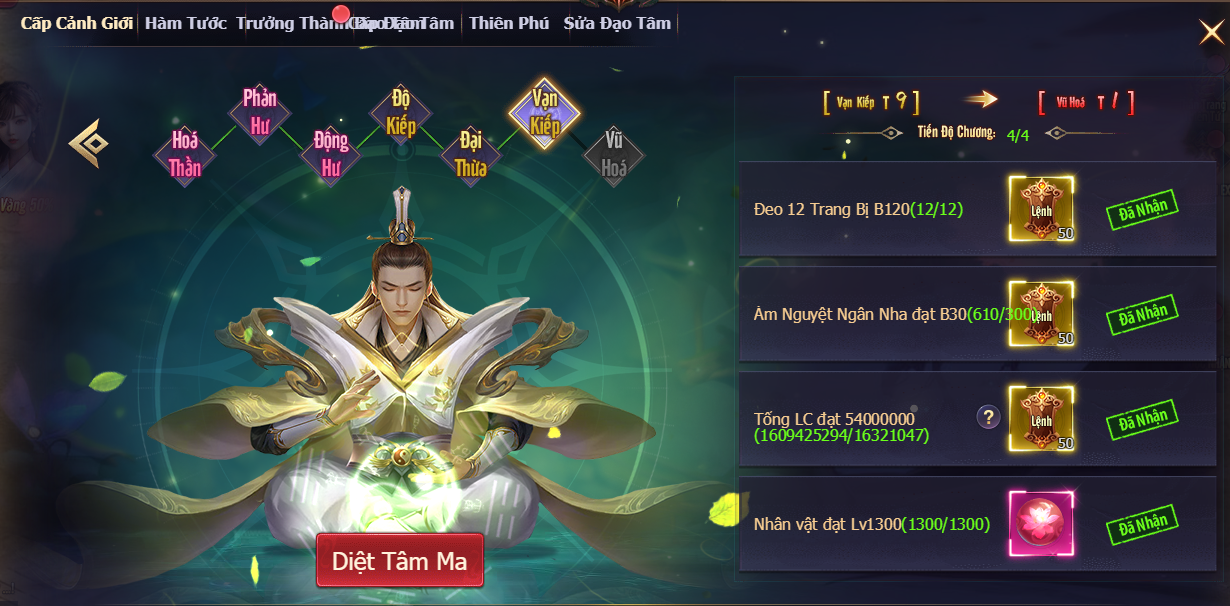Open the Thiên Phú tab
This screenshot has width=1230, height=606.
(x=509, y=23)
